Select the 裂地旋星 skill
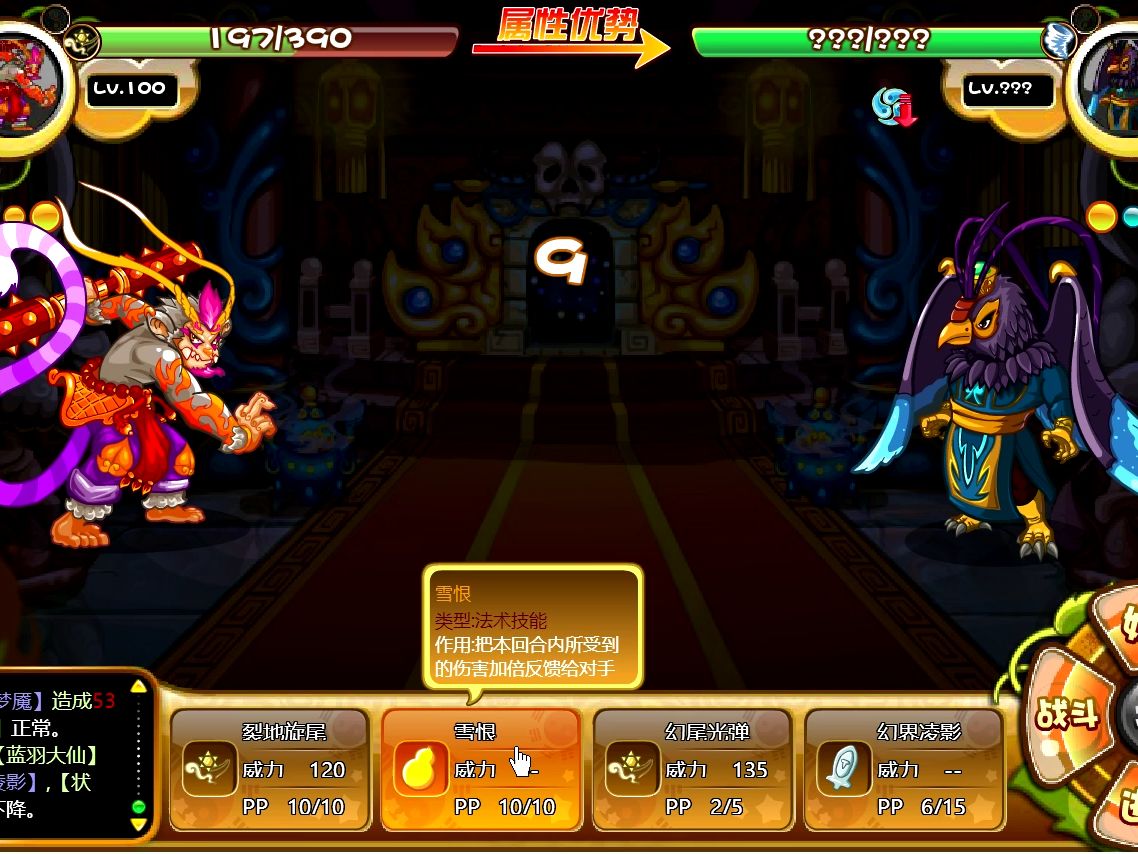The image size is (1138, 854). pos(270,769)
